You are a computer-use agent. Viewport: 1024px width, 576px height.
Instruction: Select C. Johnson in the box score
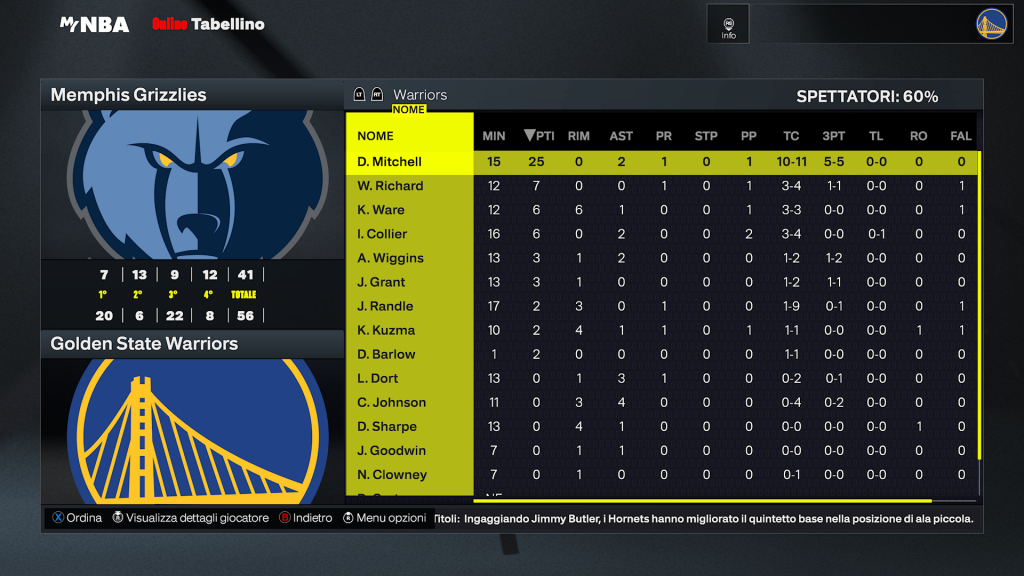[392, 402]
